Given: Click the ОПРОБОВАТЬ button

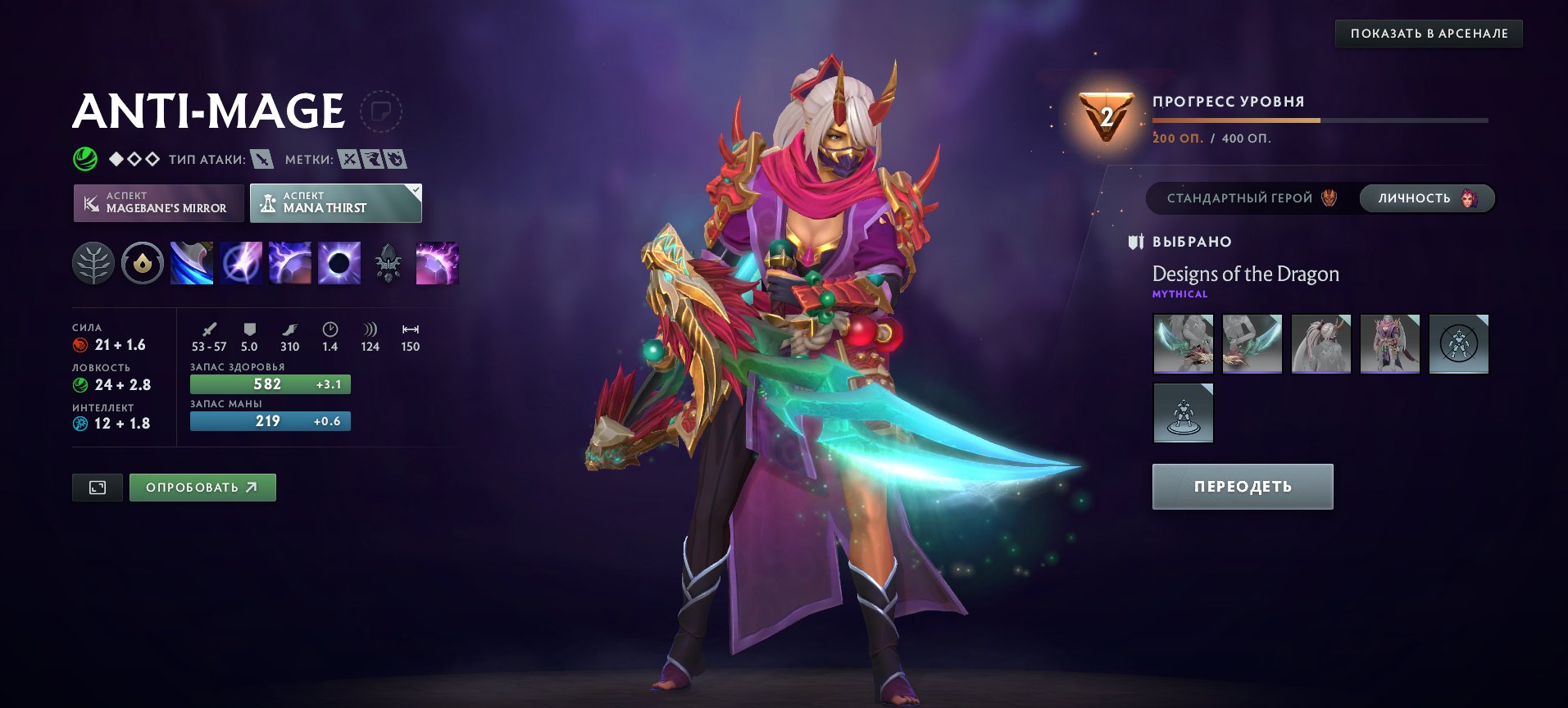Looking at the screenshot, I should (x=202, y=486).
